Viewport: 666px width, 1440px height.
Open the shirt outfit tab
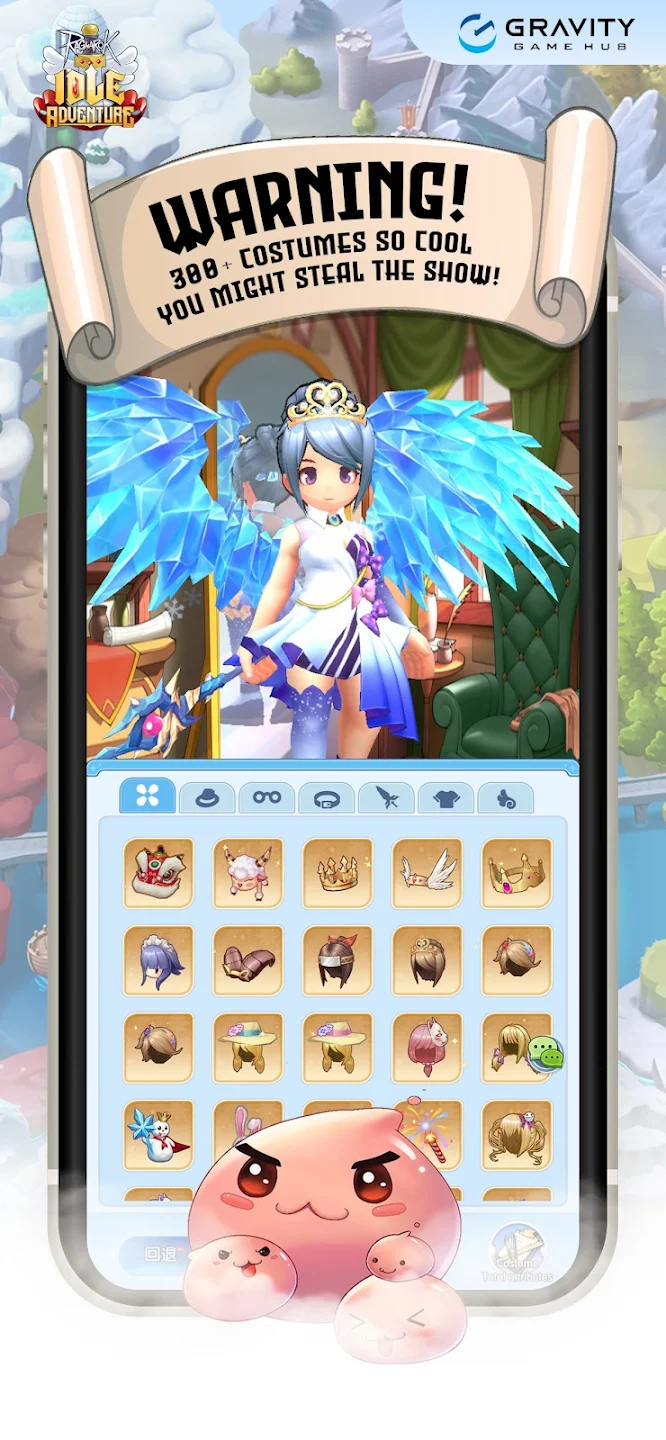pos(445,798)
